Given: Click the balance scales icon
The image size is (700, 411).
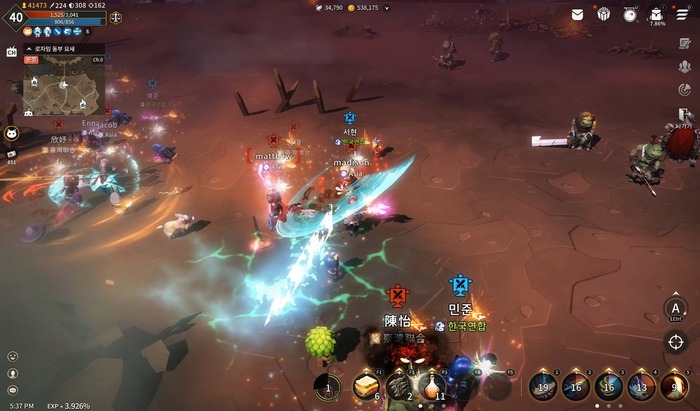Looking at the screenshot, I should (x=116, y=17).
